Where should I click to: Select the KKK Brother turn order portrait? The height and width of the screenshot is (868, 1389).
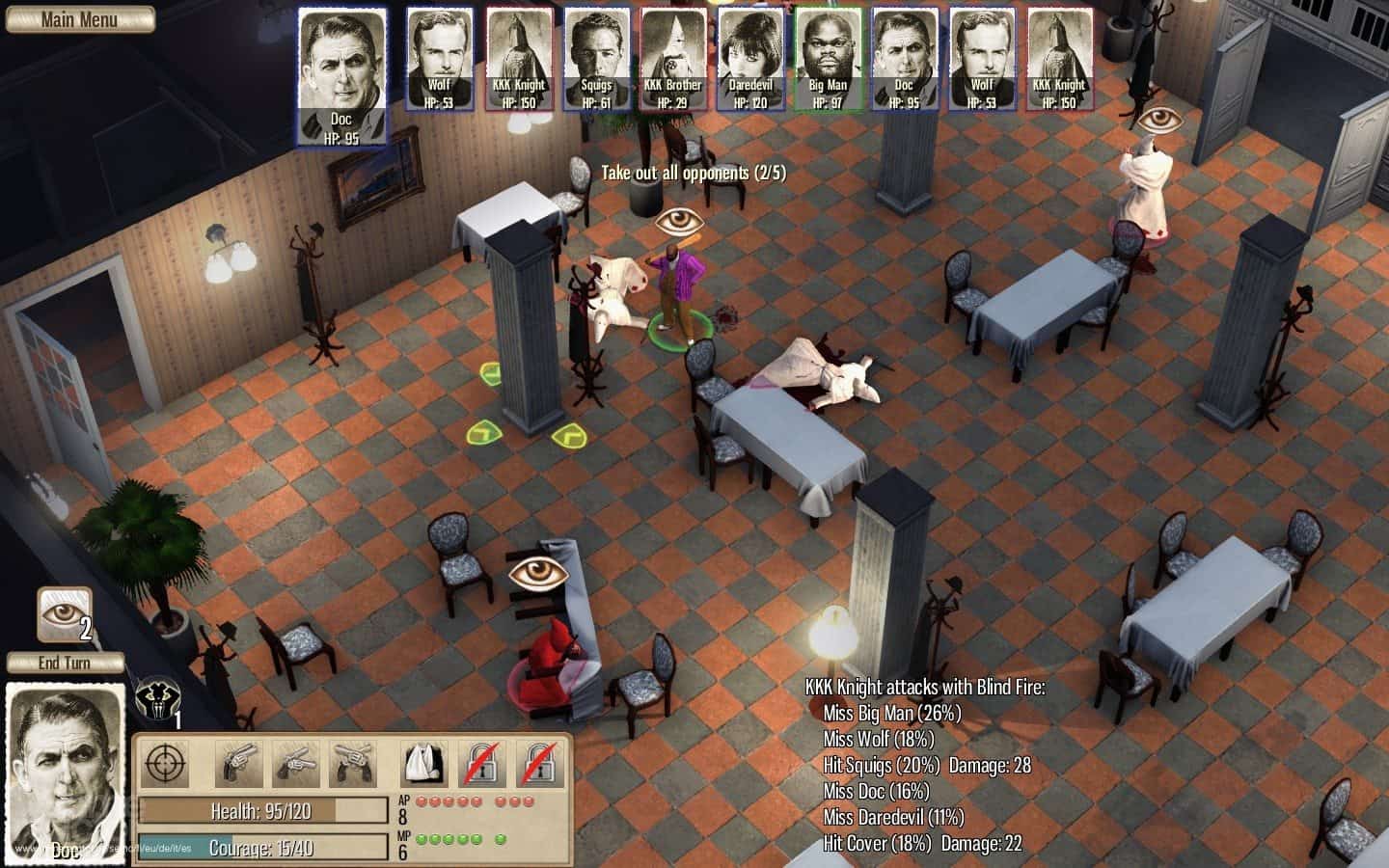pyautogui.click(x=673, y=58)
